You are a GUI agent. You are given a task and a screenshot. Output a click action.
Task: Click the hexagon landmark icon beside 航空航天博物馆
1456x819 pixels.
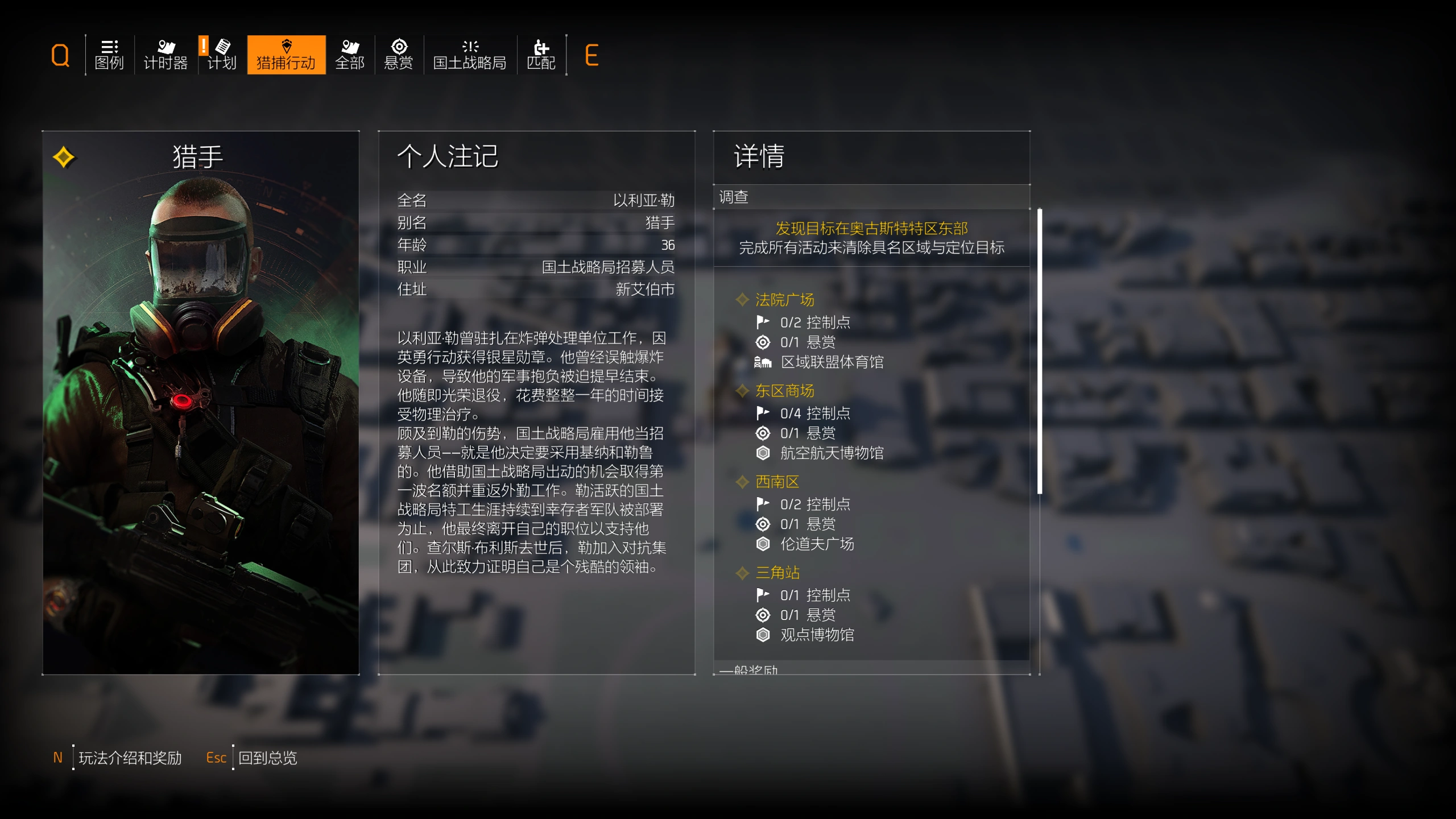point(762,453)
